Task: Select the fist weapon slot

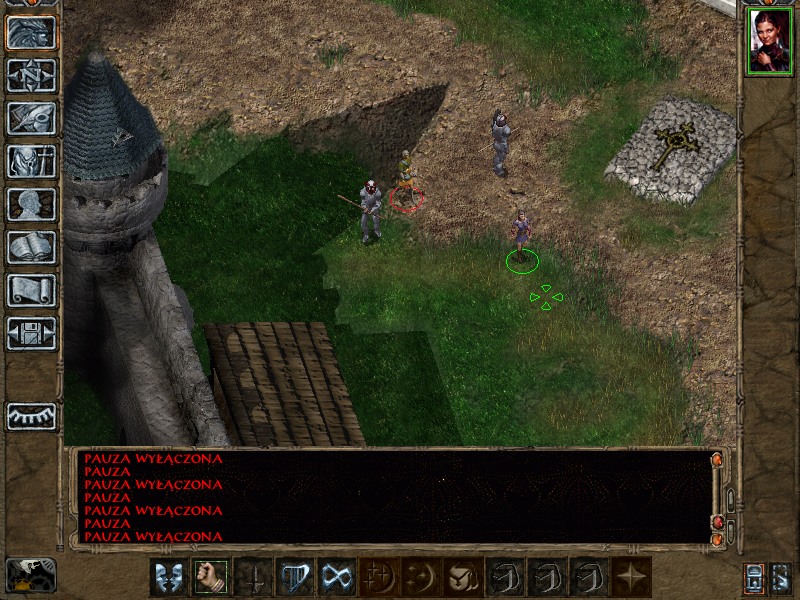Action: click(x=210, y=577)
